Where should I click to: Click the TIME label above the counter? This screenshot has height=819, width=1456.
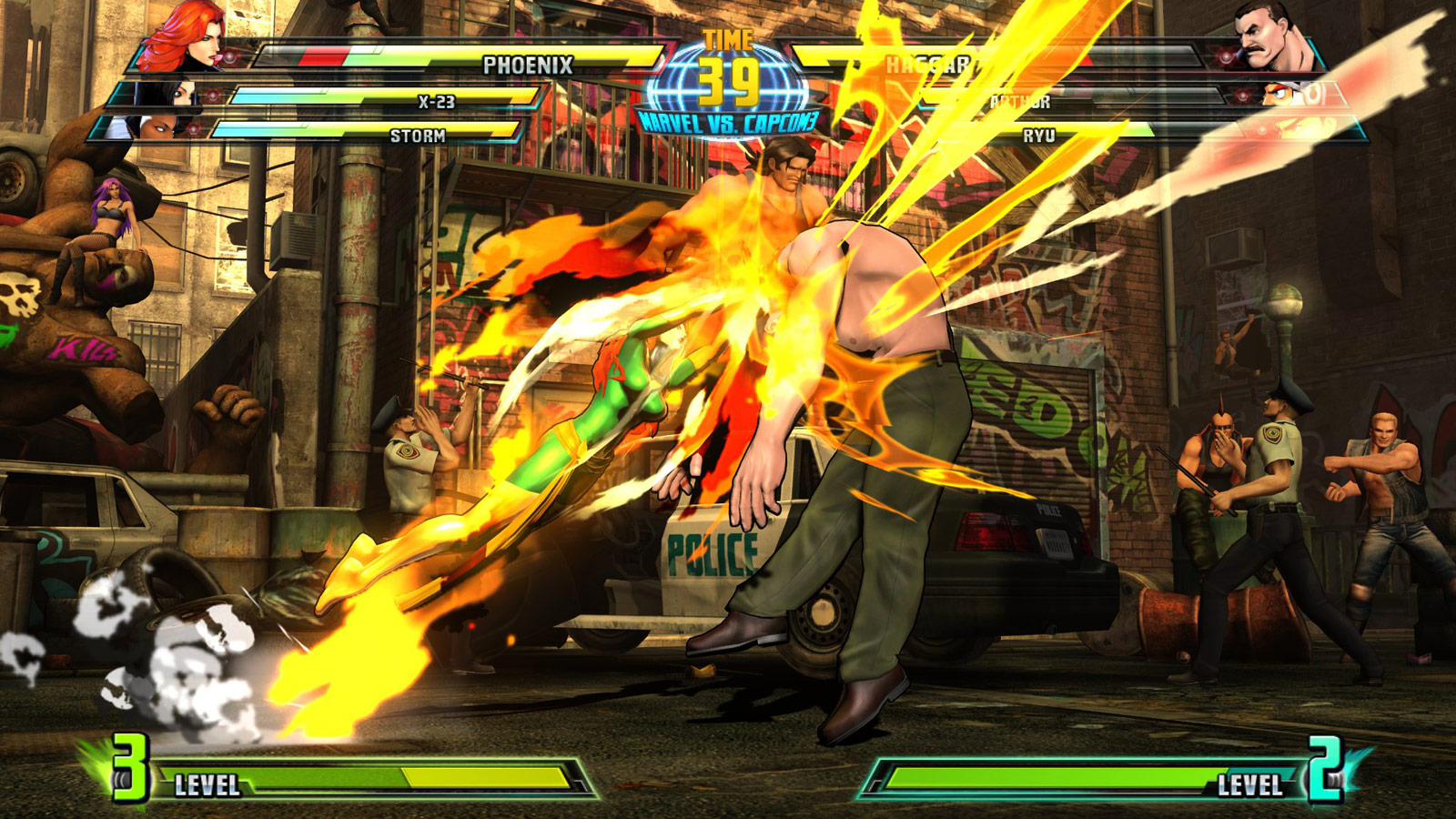726,38
